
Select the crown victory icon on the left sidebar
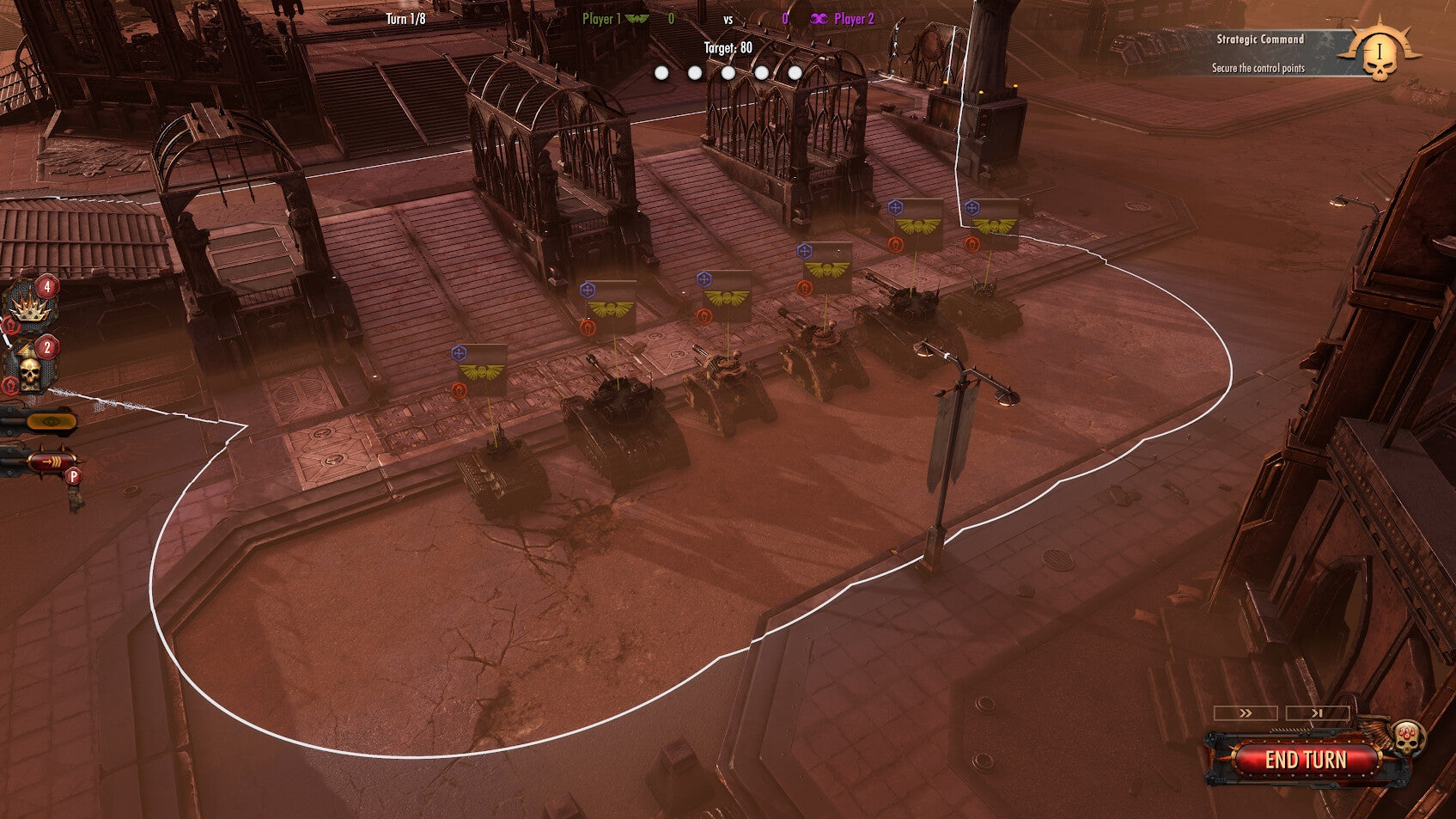pos(31,308)
